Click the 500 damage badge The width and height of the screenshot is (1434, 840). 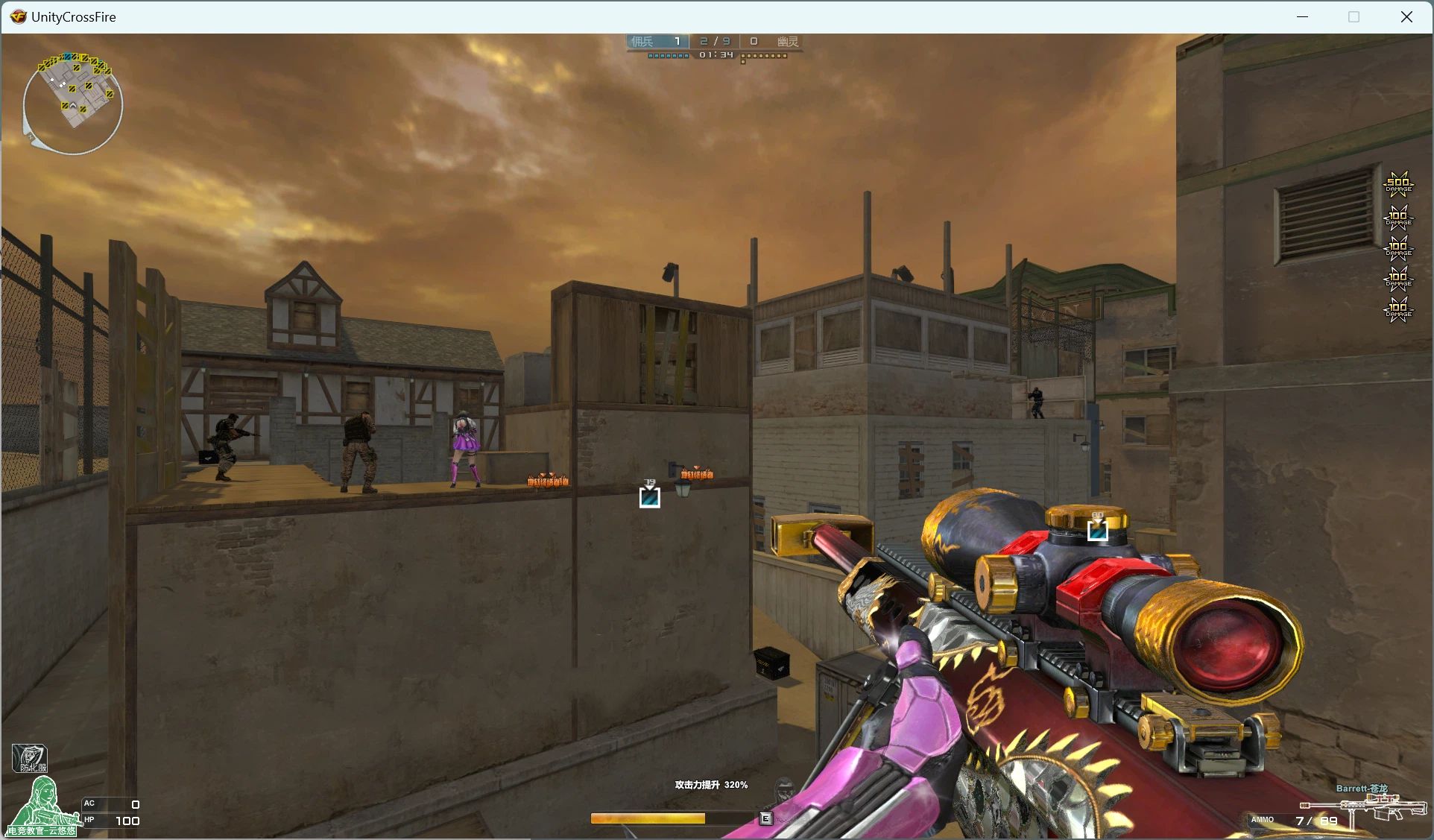coord(1398,183)
